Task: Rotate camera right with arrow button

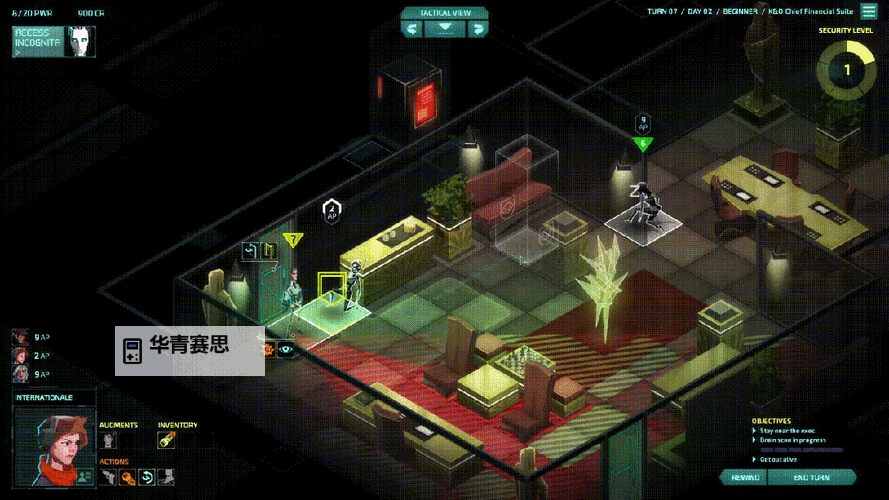Action: click(478, 29)
